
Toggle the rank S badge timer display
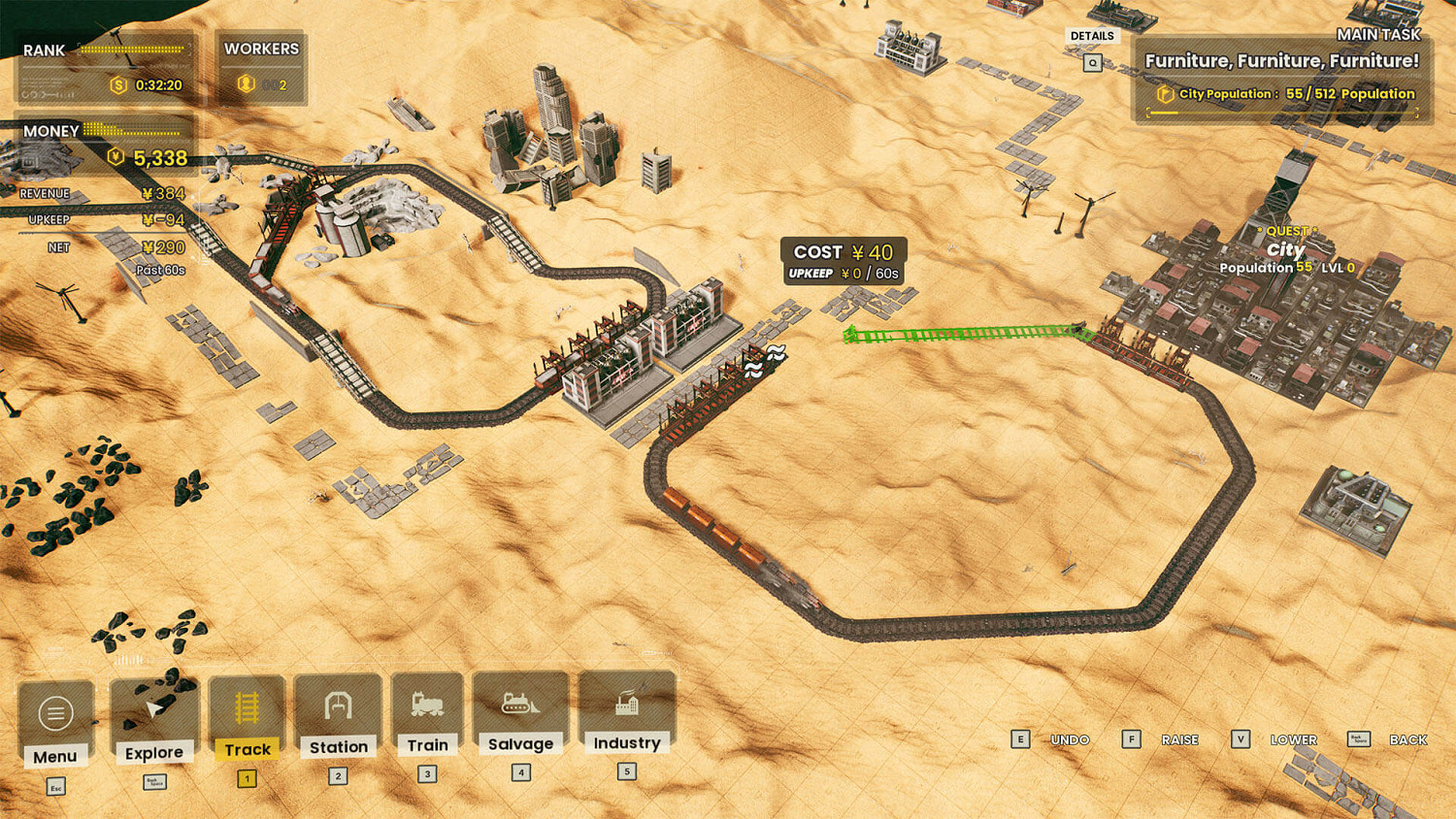[x=116, y=83]
